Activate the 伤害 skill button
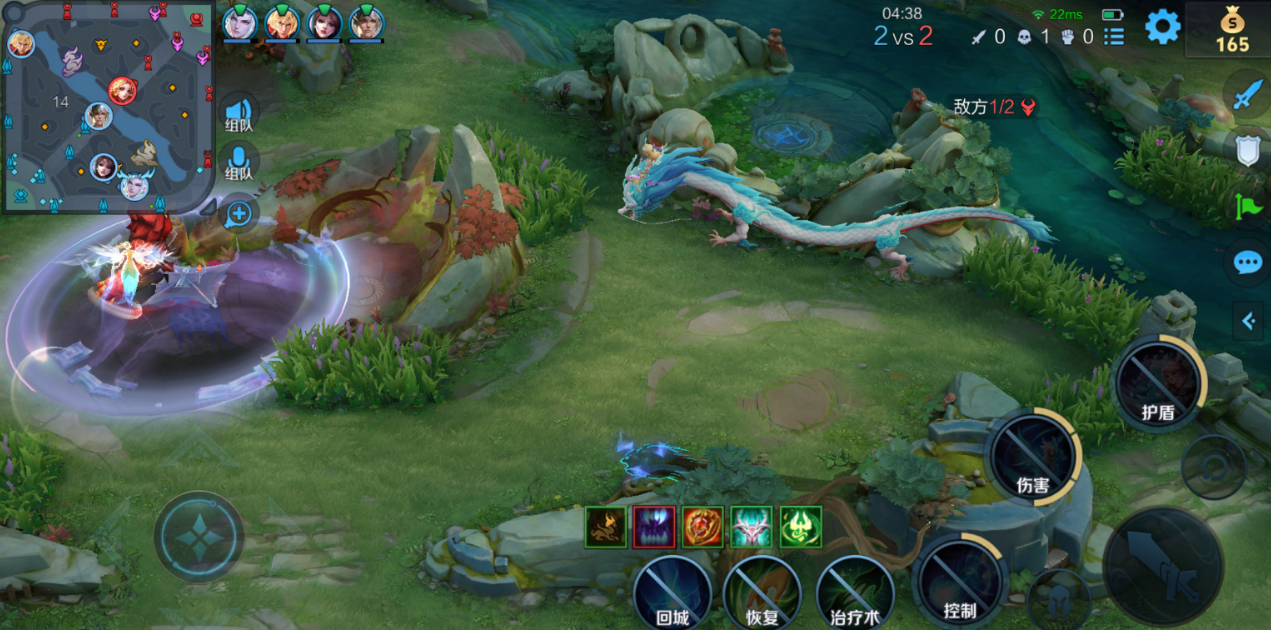Image resolution: width=1271 pixels, height=630 pixels. [x=1032, y=456]
